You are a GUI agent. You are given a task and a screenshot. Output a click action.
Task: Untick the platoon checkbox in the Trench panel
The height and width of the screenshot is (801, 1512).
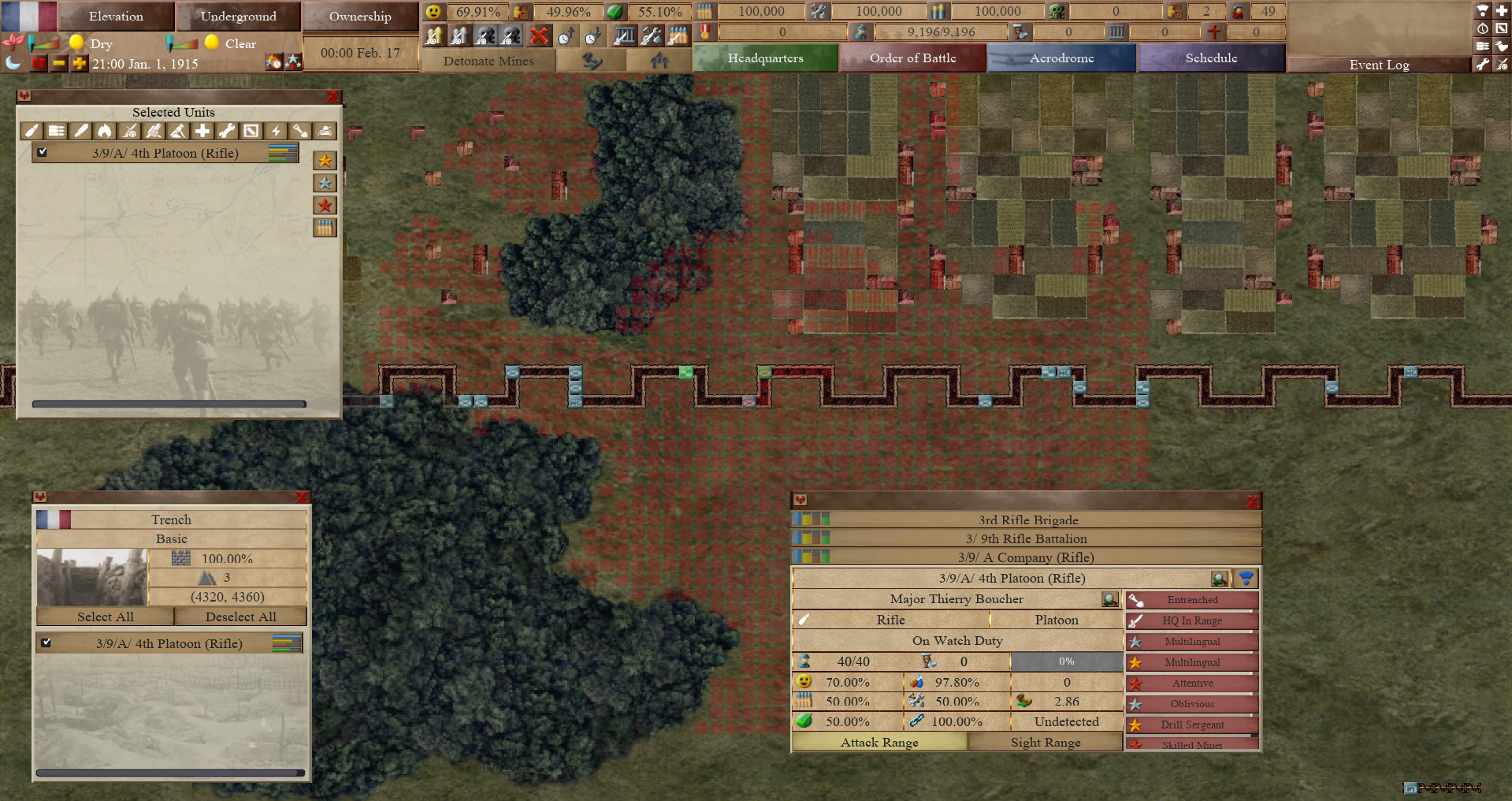pos(47,643)
